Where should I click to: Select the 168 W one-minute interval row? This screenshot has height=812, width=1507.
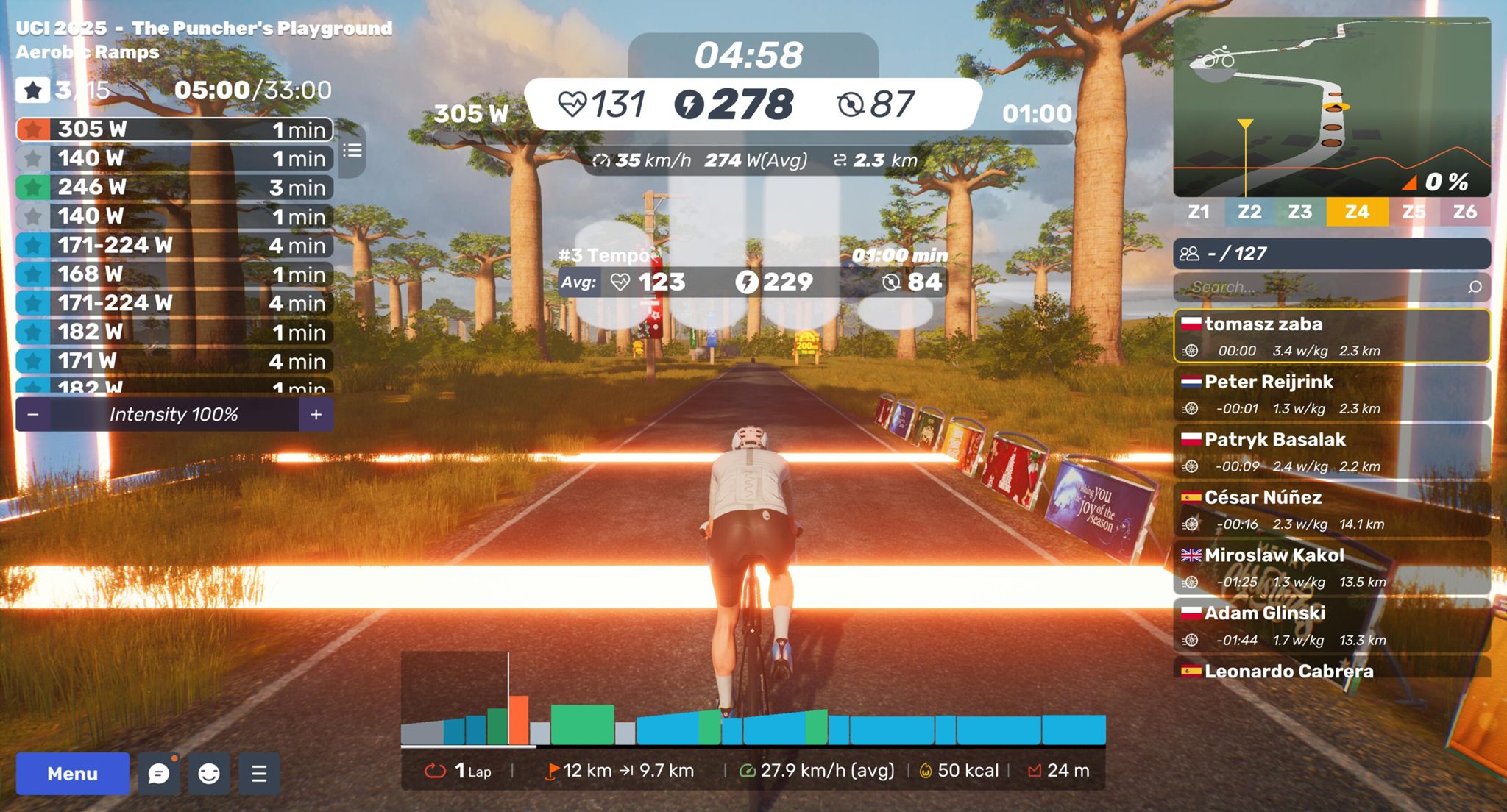[174, 274]
